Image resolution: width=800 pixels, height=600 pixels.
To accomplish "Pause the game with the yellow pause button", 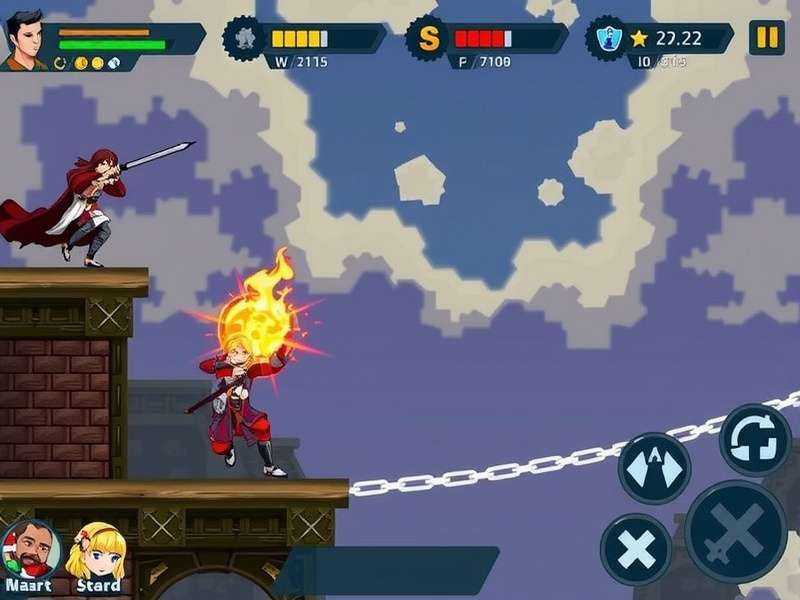I will pyautogui.click(x=766, y=38).
